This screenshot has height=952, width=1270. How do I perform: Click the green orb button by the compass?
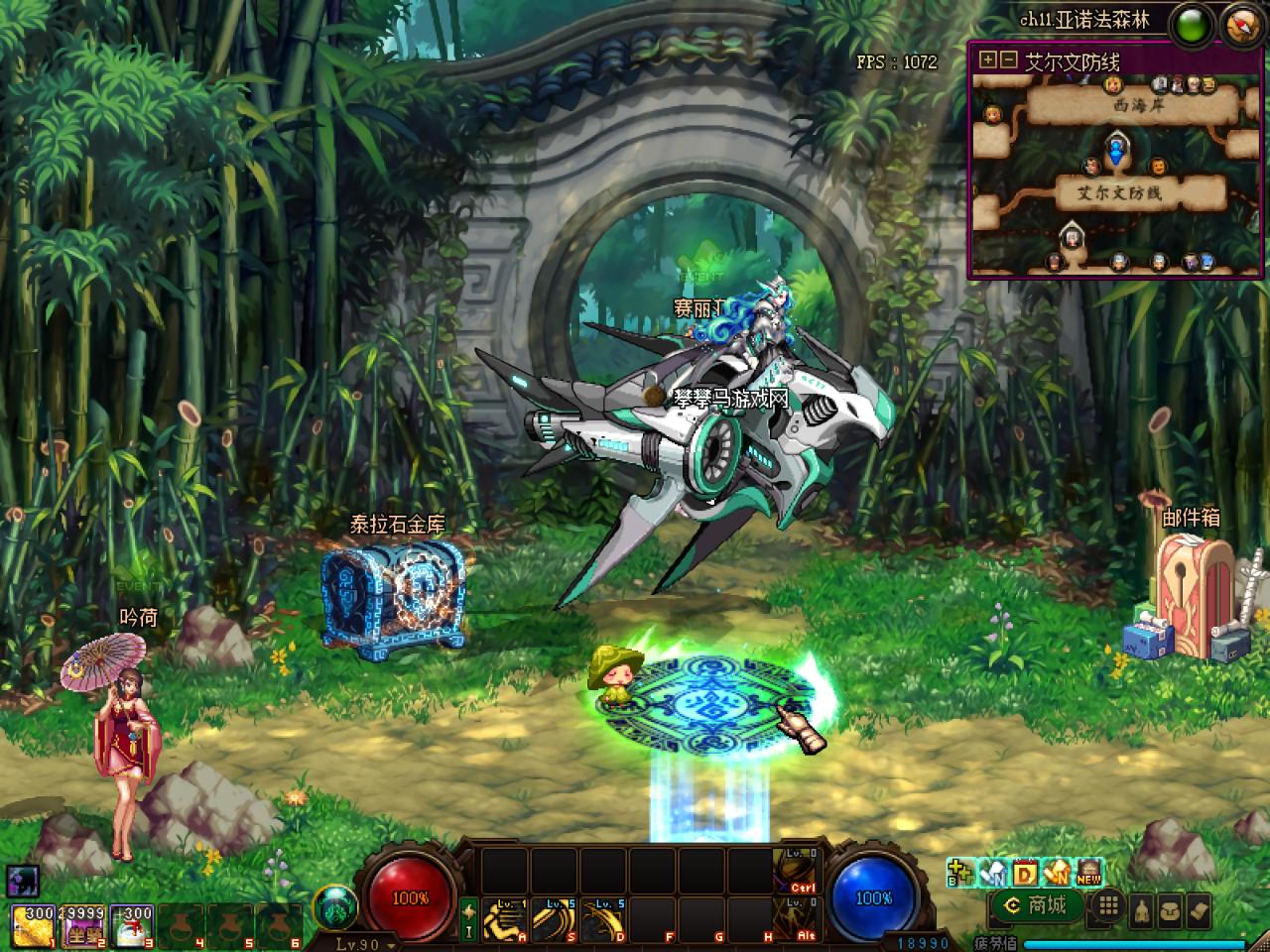coord(1191,25)
